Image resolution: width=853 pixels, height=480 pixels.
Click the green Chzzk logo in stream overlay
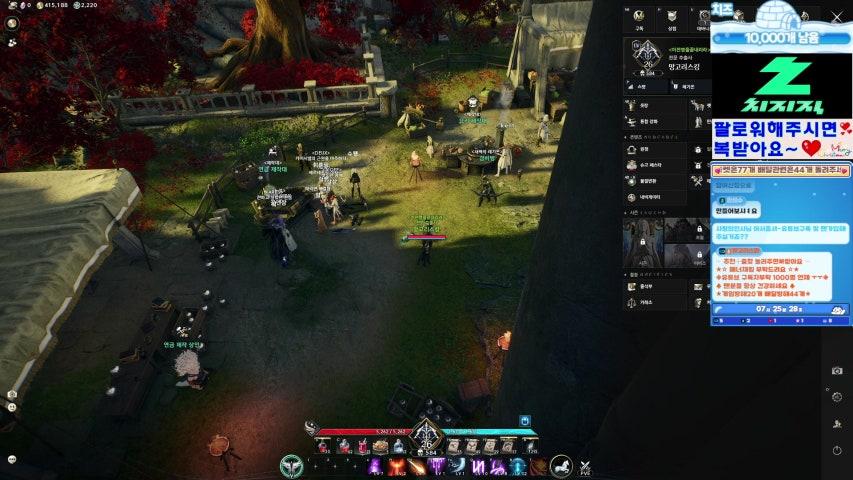coord(781,85)
